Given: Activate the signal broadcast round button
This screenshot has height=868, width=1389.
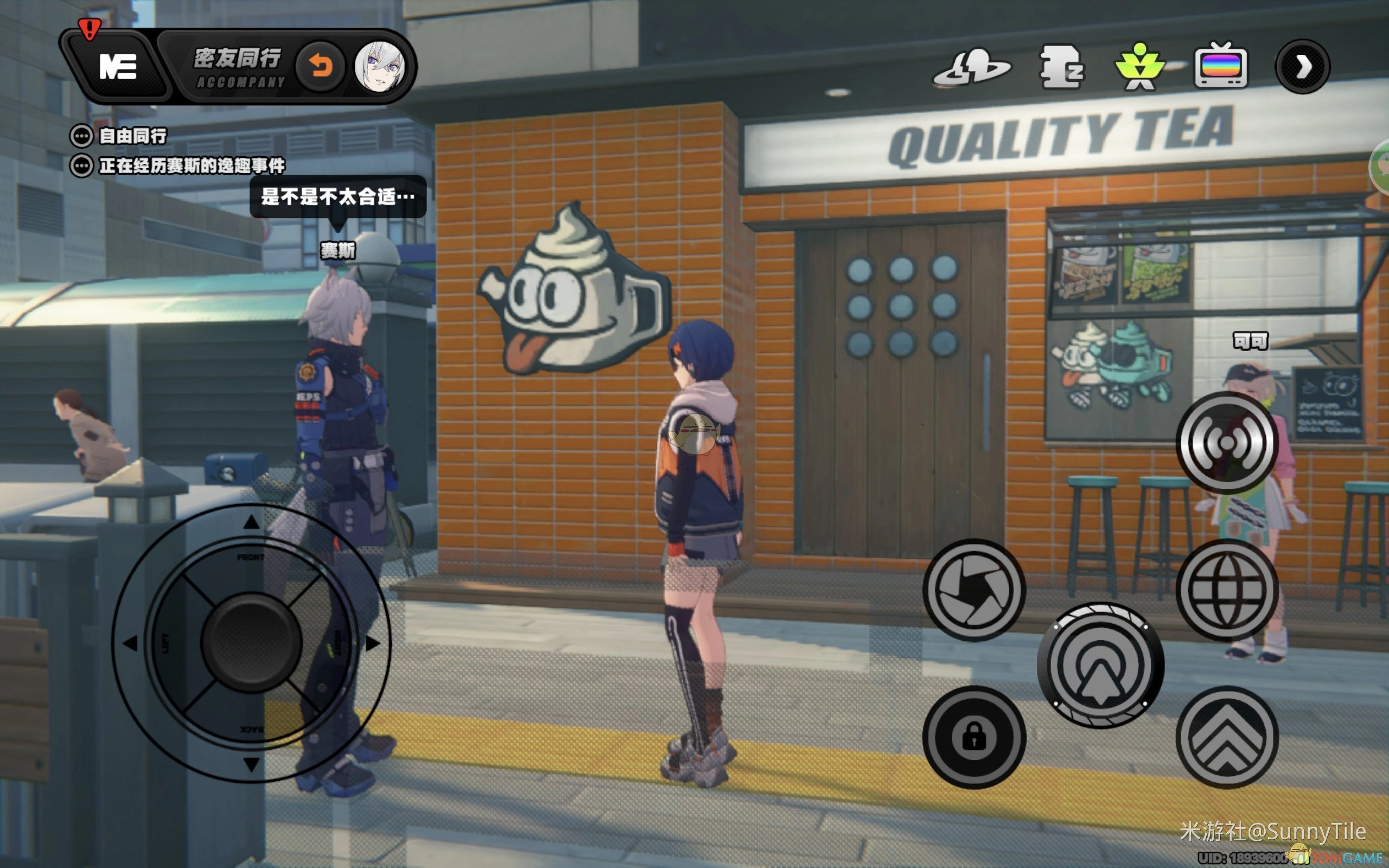Looking at the screenshot, I should (1227, 443).
